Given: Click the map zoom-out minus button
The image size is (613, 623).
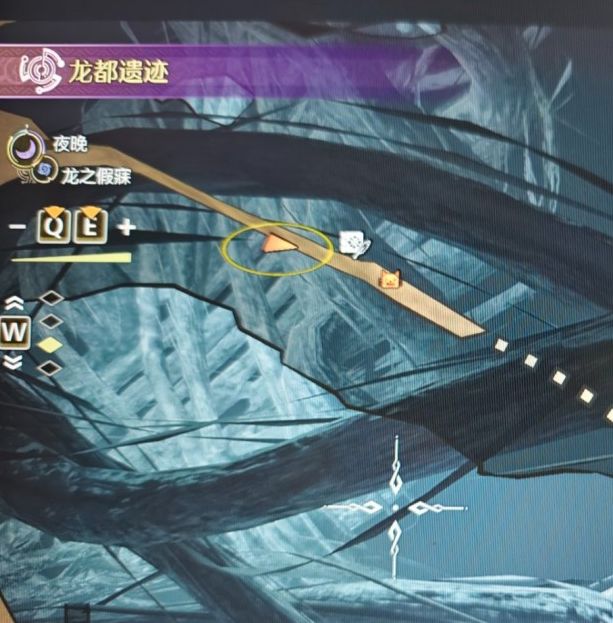Looking at the screenshot, I should [17, 227].
